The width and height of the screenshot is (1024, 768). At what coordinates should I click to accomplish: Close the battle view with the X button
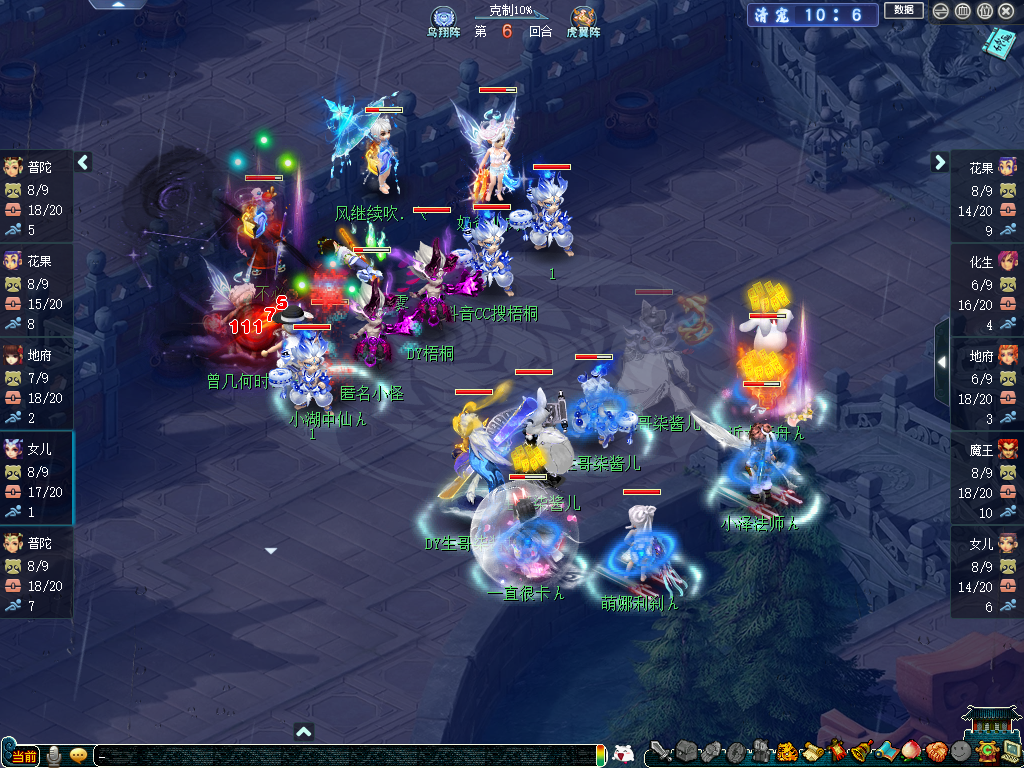[x=1007, y=11]
